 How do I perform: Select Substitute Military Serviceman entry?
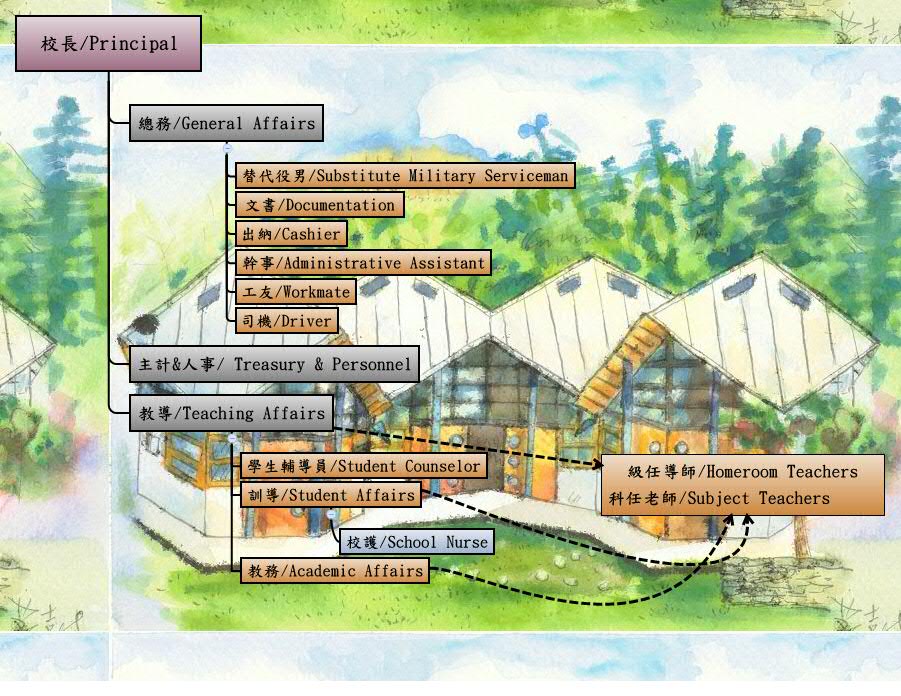405,176
